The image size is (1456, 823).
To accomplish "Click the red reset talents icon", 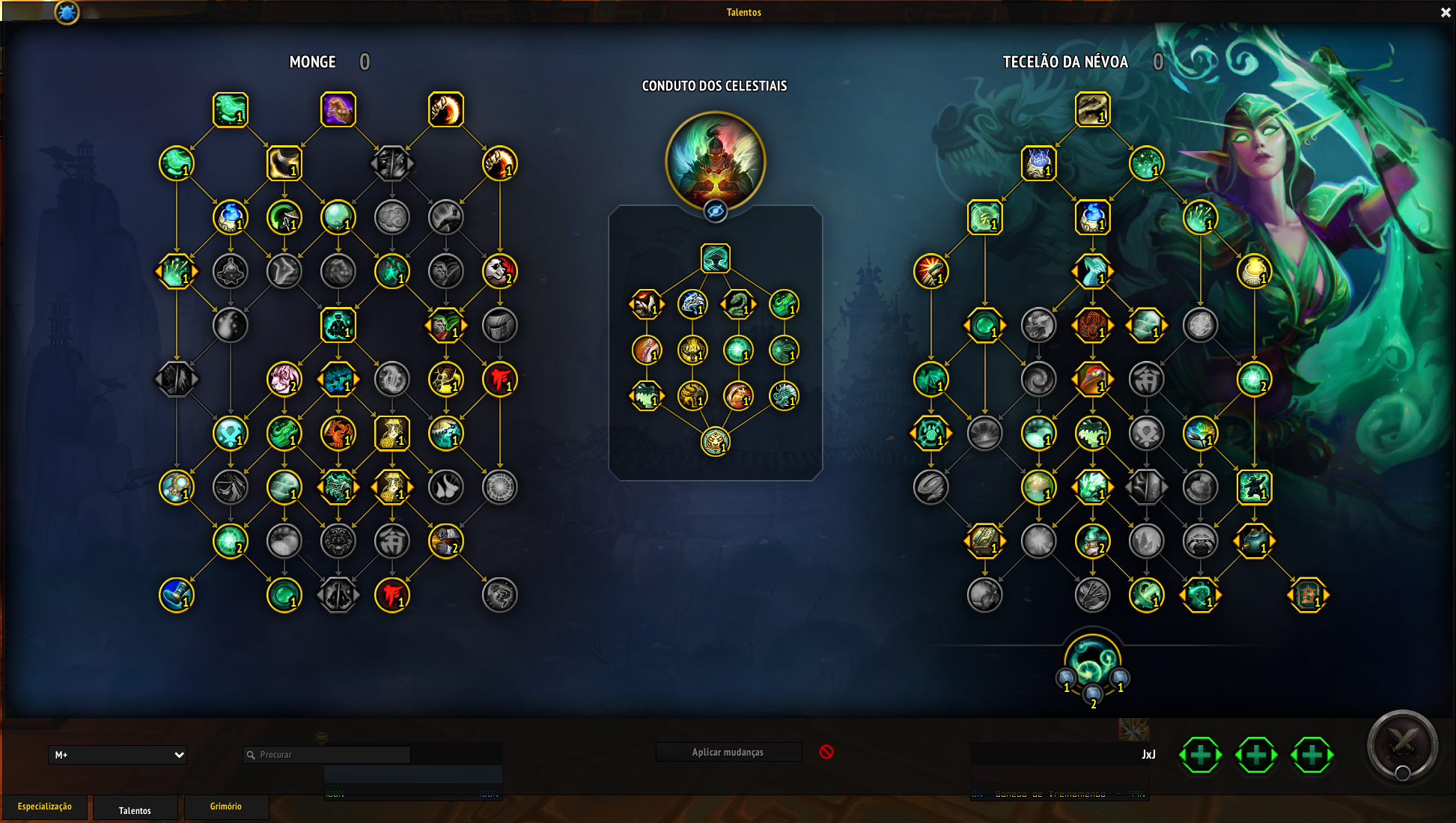I will [826, 752].
